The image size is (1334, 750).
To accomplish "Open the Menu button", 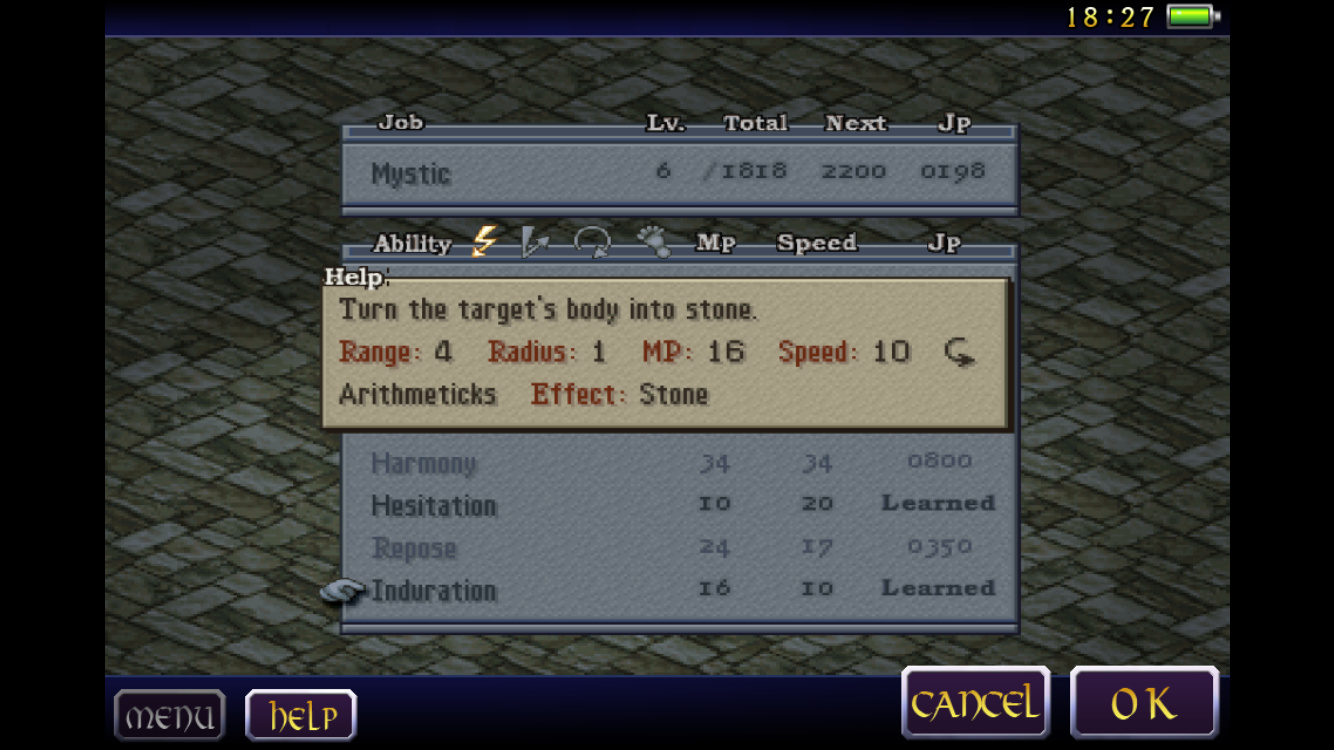I will pyautogui.click(x=170, y=716).
